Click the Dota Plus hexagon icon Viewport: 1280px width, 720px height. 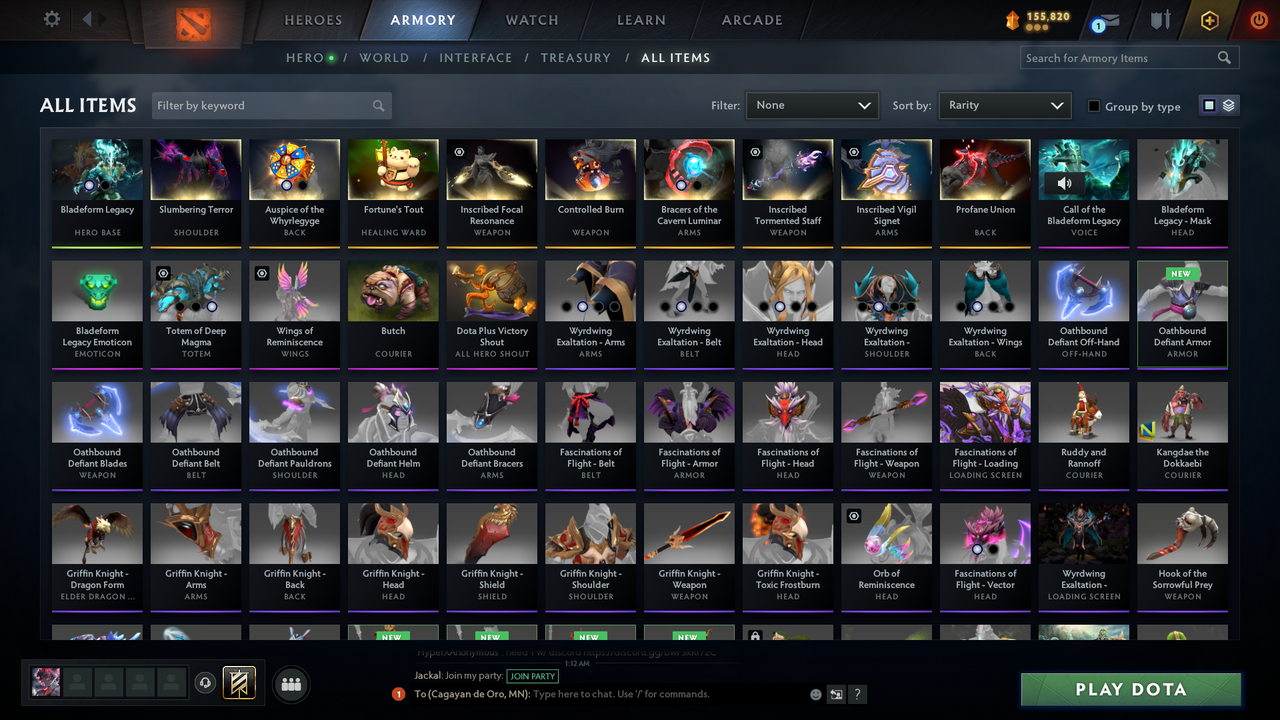click(1209, 19)
